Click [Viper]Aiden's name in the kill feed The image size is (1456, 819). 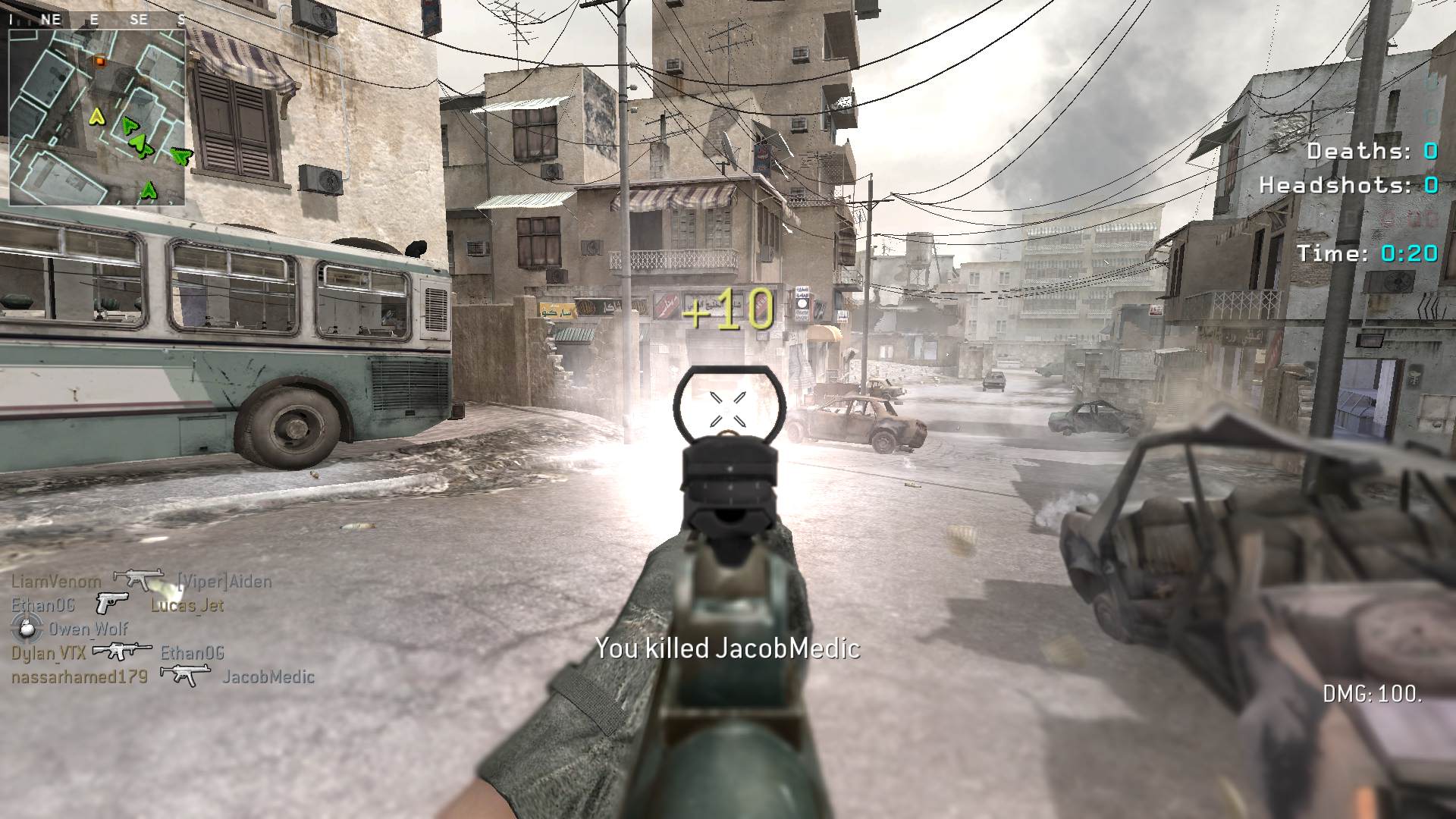224,582
